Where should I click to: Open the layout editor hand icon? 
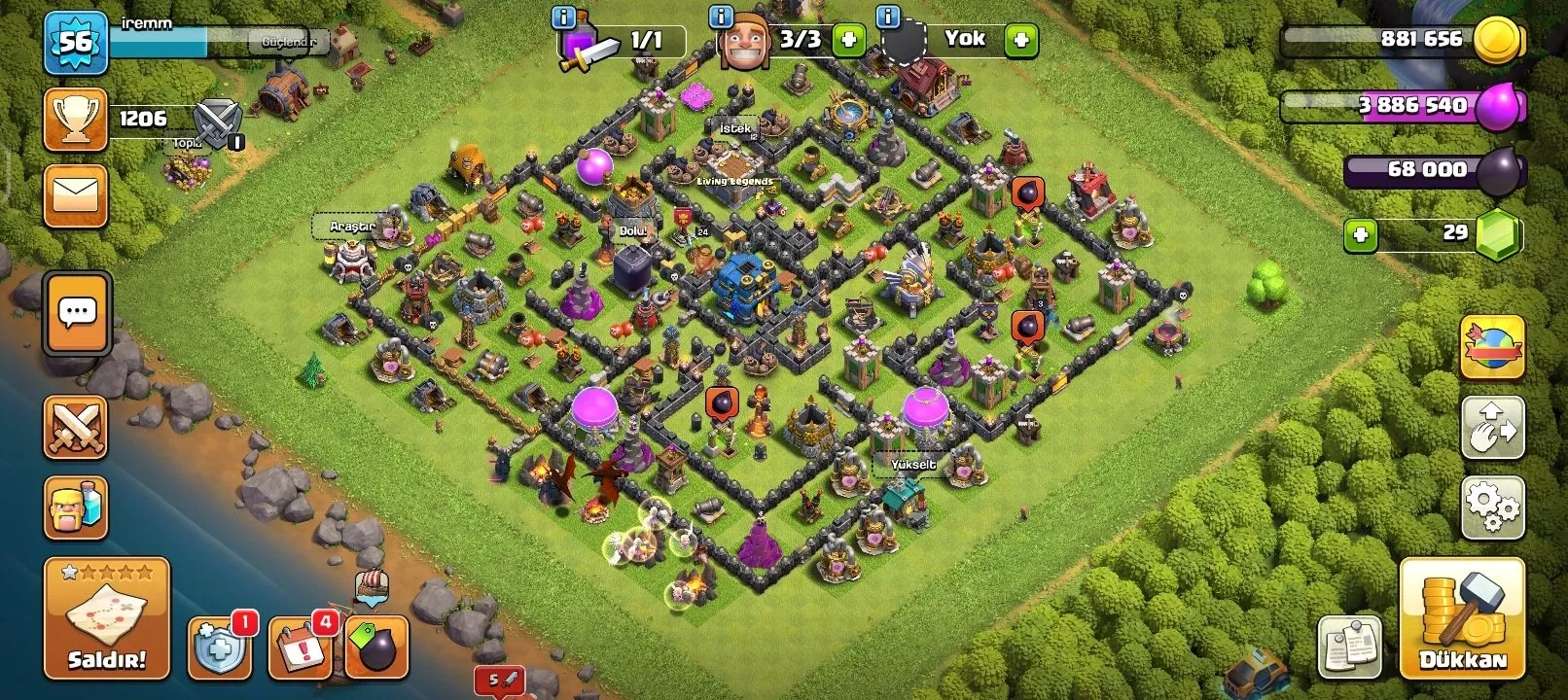tap(1492, 427)
